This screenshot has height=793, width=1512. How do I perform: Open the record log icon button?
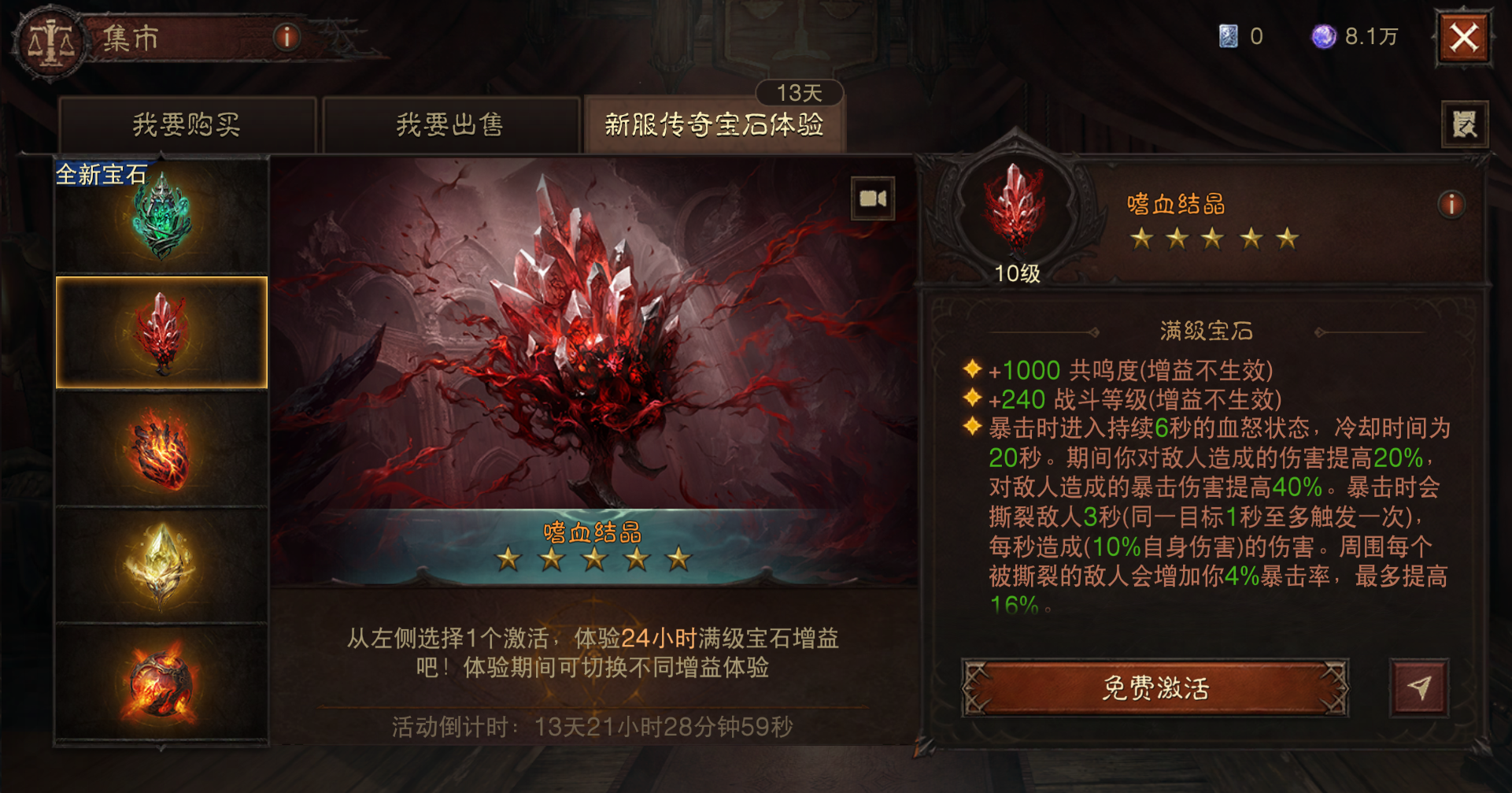tap(1464, 124)
